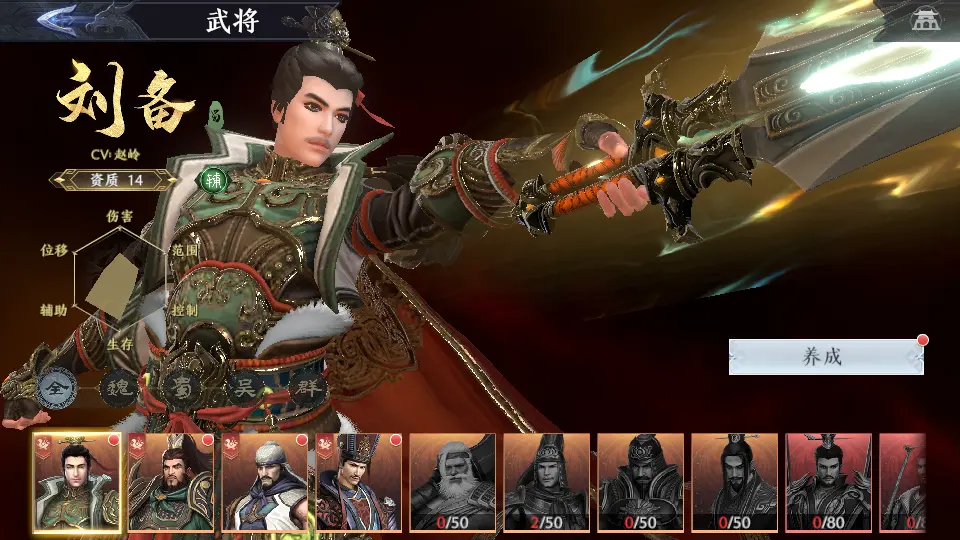Select the highlighted 刘备 hero portrait

[x=76, y=482]
